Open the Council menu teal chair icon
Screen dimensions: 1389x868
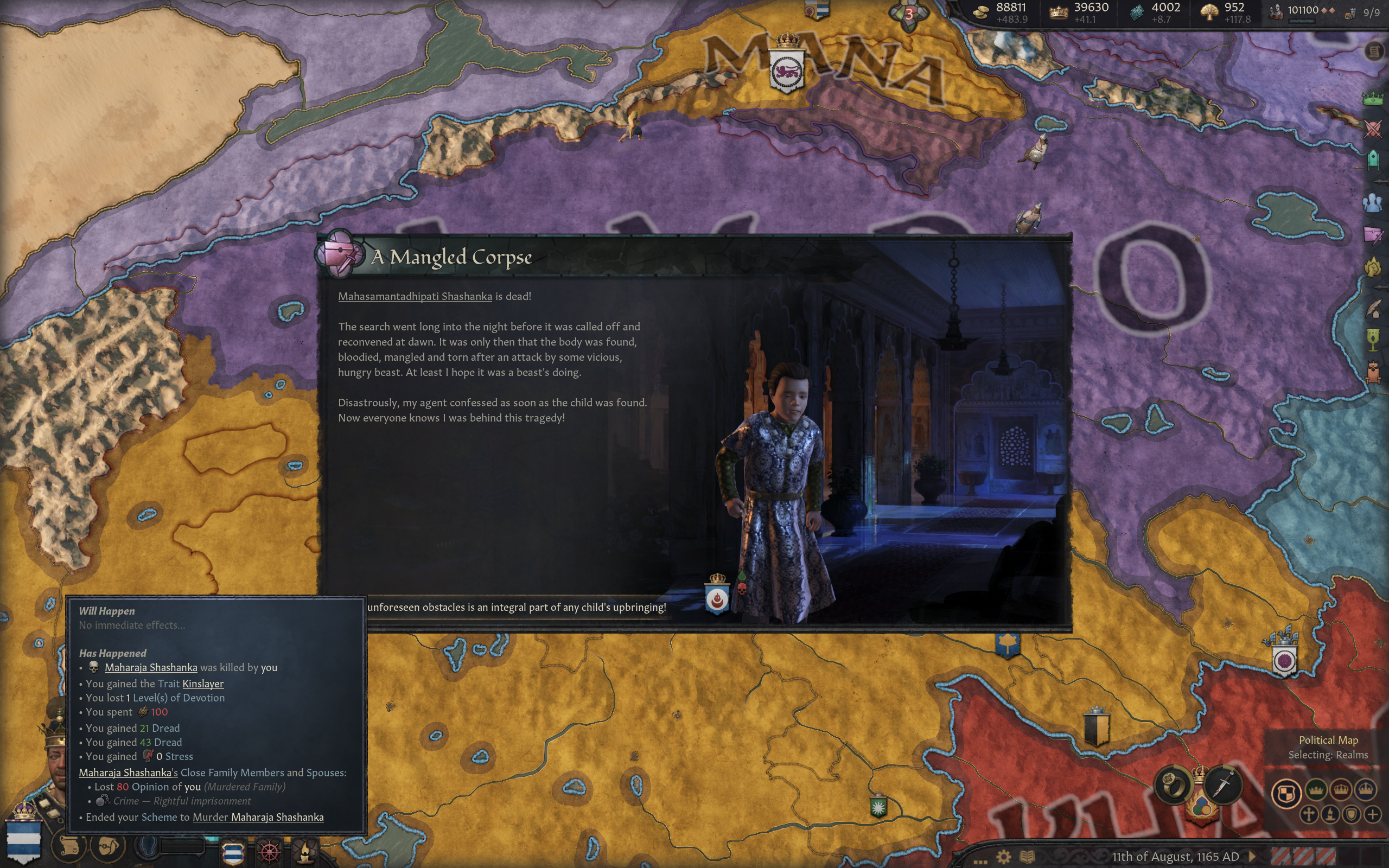click(x=1372, y=159)
